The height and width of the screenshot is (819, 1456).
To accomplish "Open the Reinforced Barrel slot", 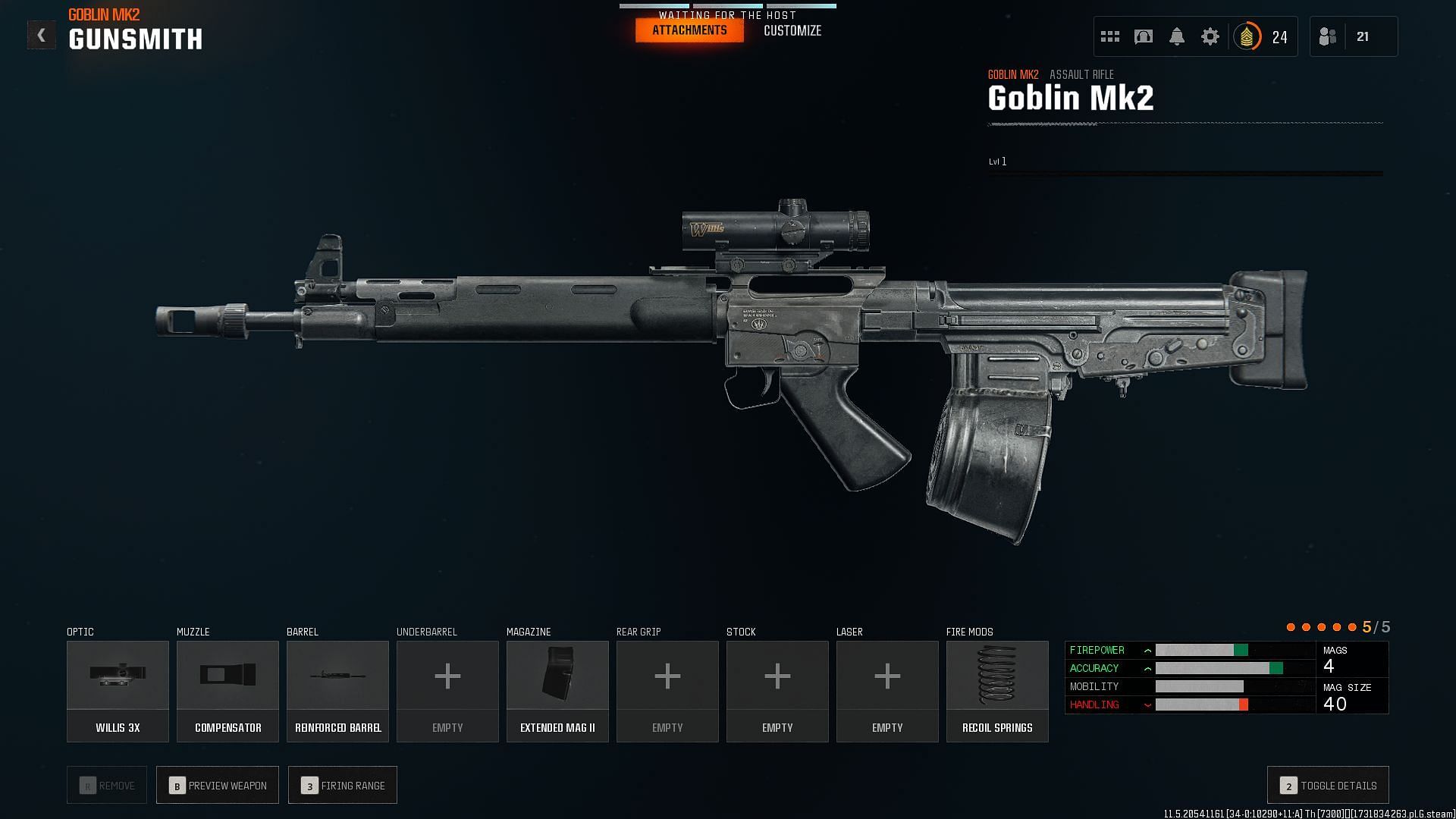I will pyautogui.click(x=337, y=691).
